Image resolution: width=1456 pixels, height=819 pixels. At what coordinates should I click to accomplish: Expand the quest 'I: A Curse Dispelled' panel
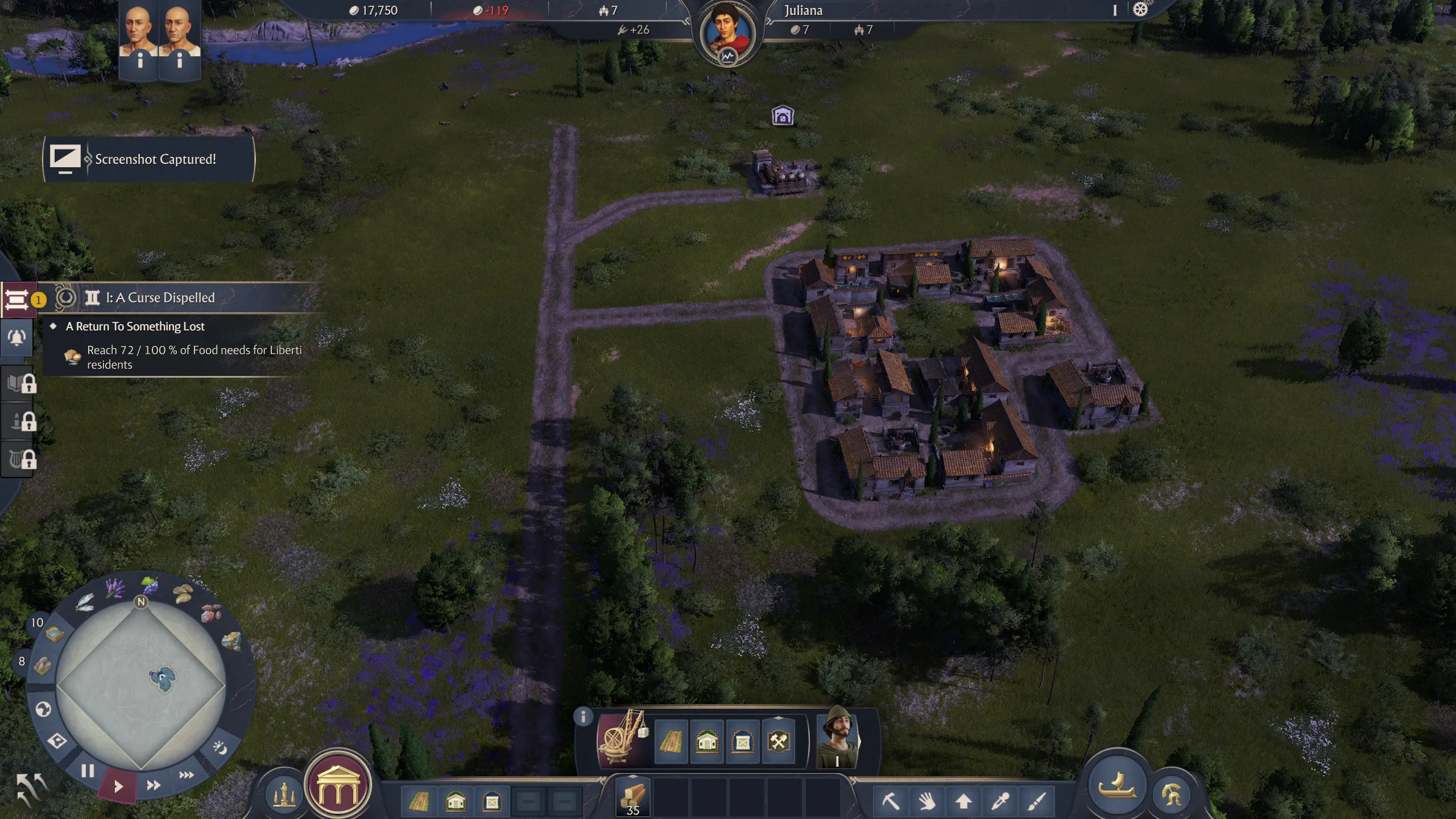159,297
